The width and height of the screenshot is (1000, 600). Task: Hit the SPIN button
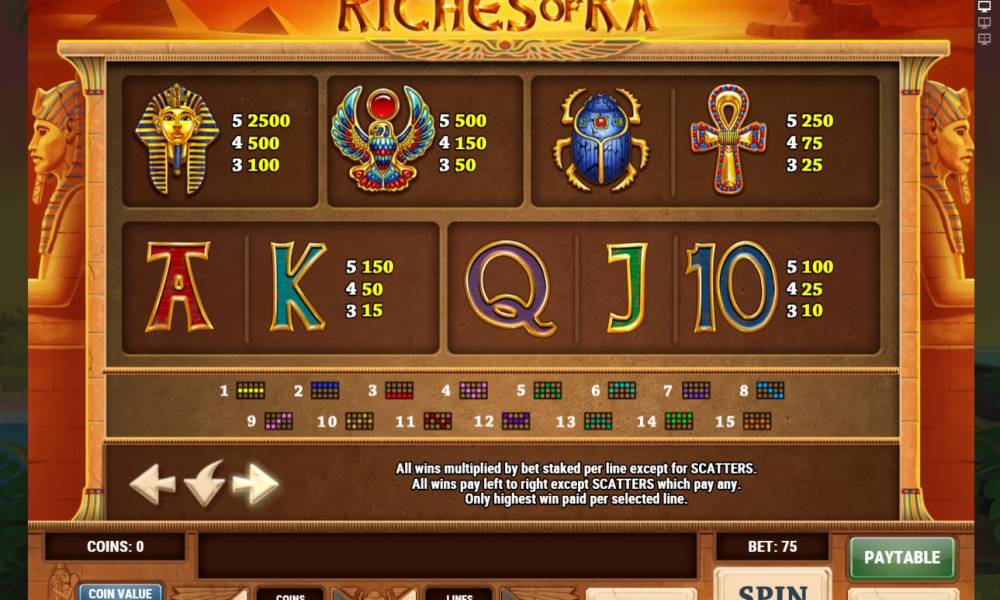(772, 588)
